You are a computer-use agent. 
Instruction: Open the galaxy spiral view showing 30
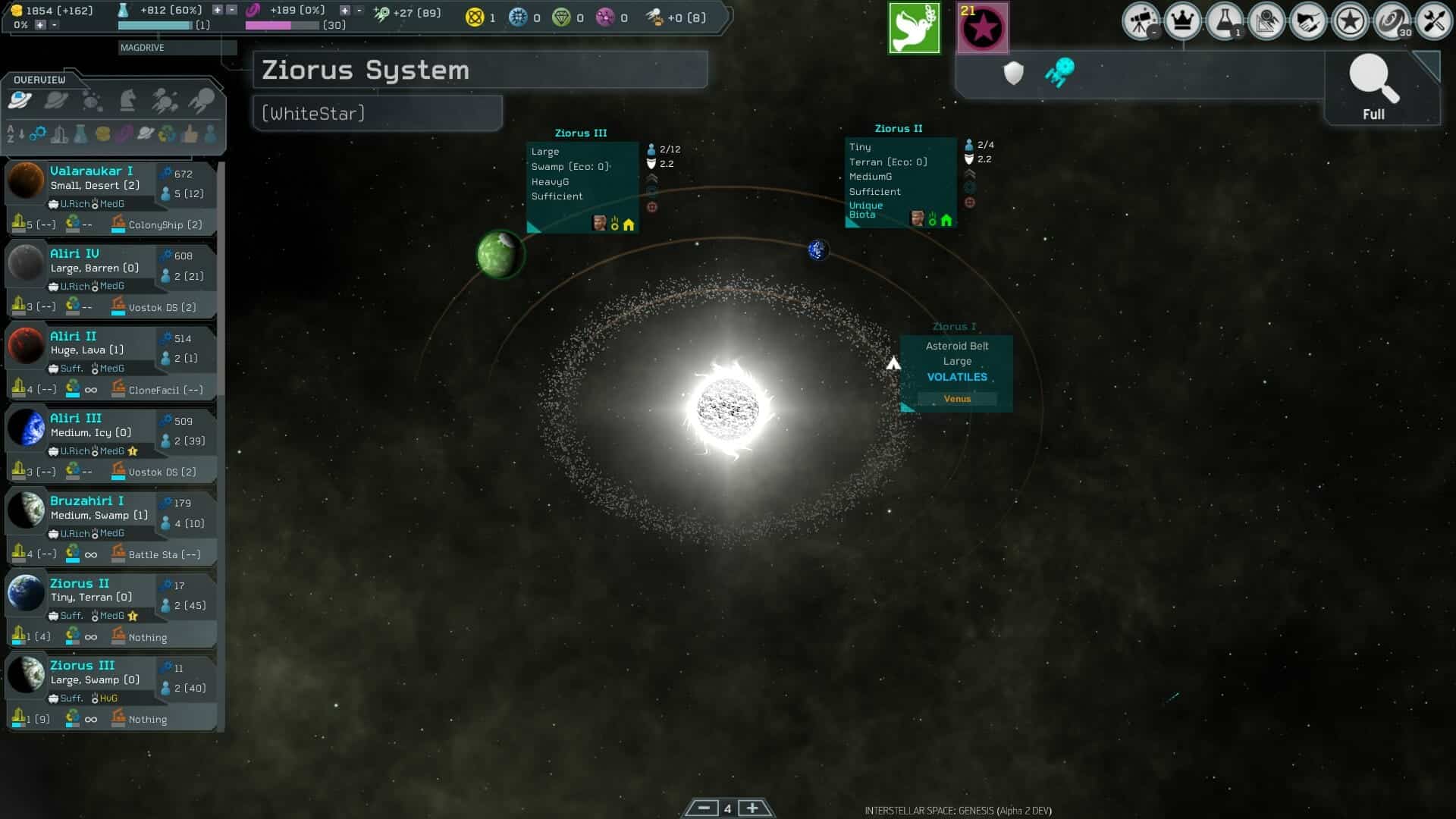click(1394, 21)
